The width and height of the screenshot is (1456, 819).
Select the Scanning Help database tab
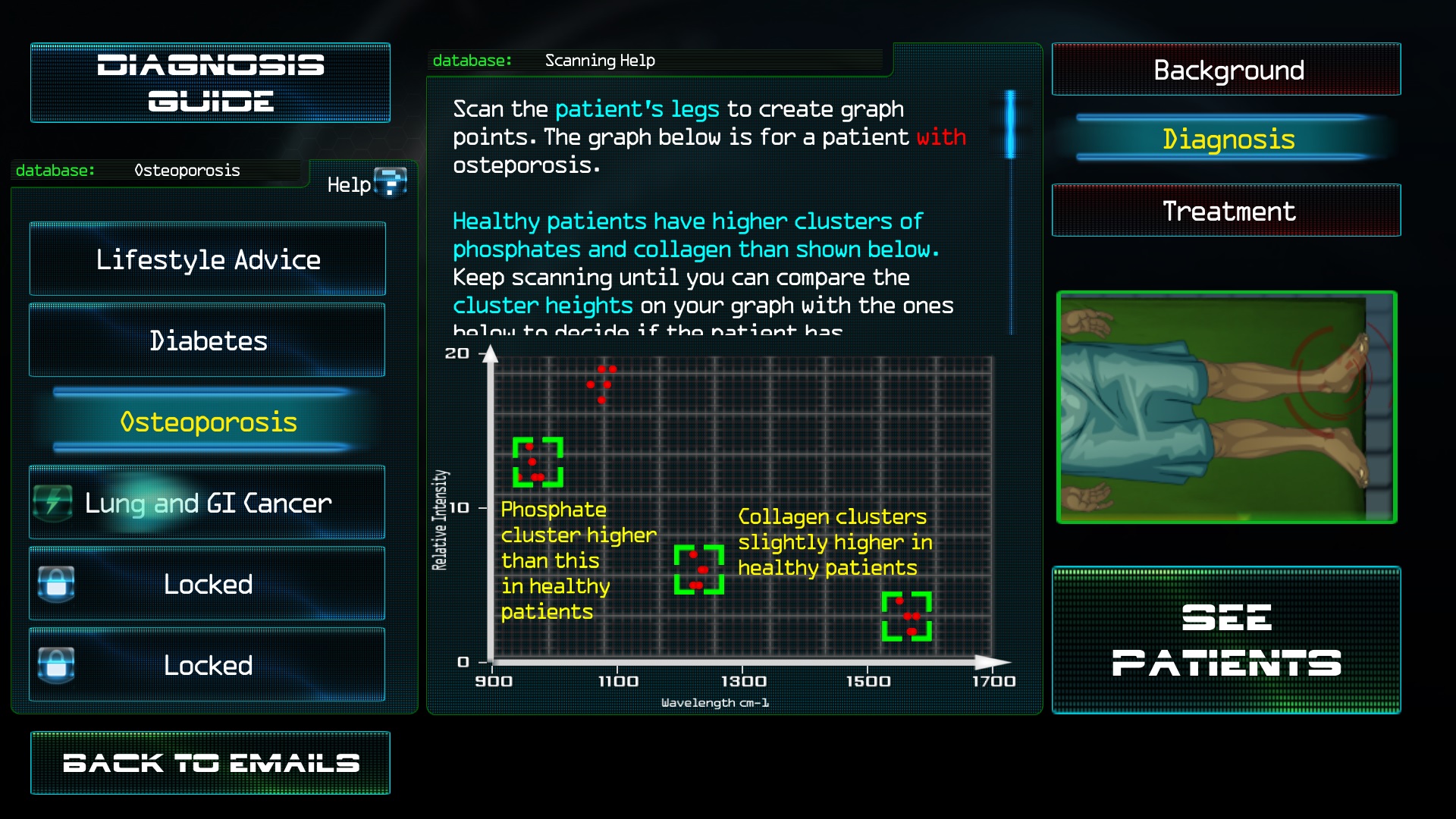pos(600,60)
